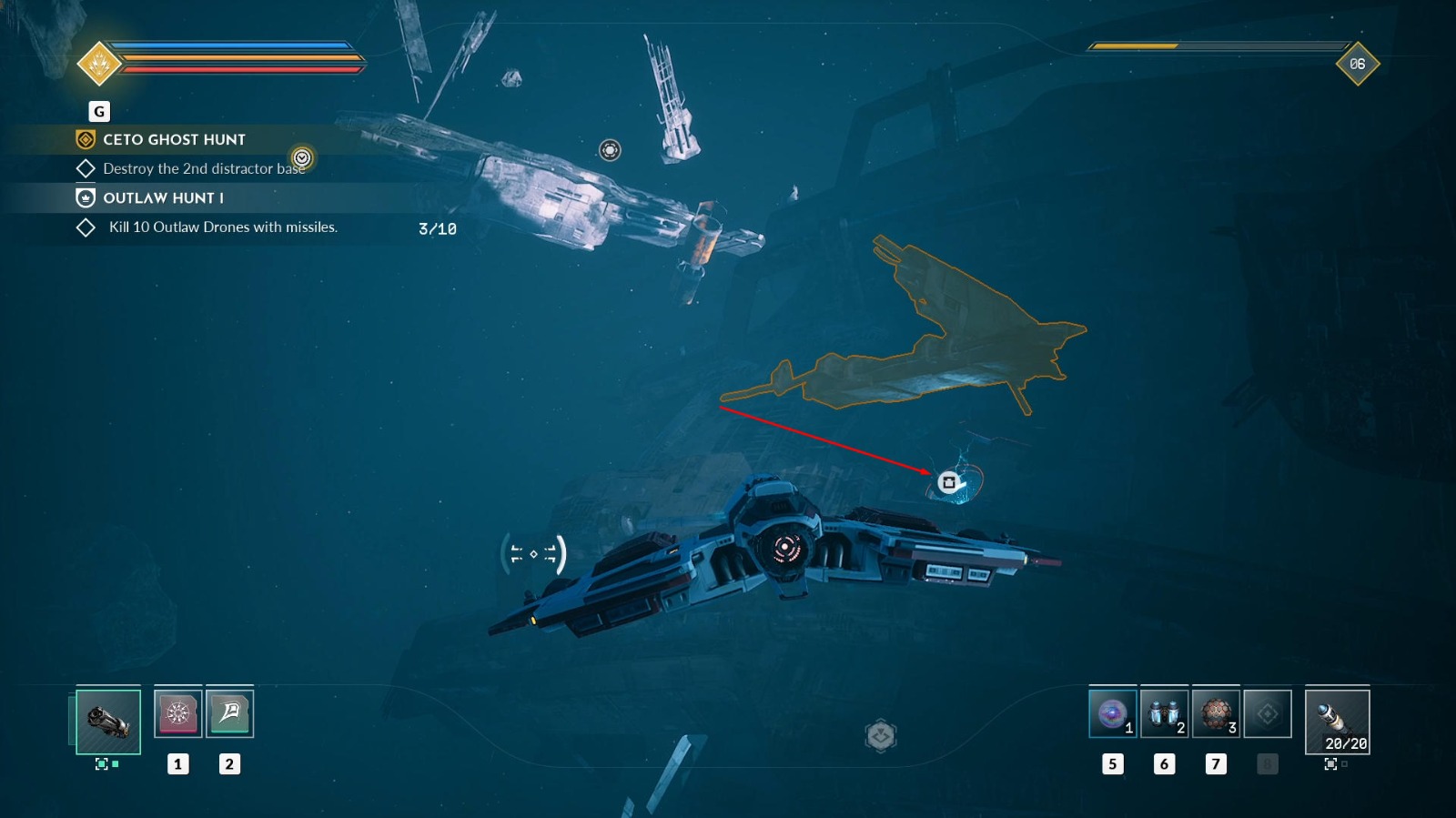Open the game menu via the G key prompt
The width and height of the screenshot is (1456, 818).
click(x=97, y=111)
